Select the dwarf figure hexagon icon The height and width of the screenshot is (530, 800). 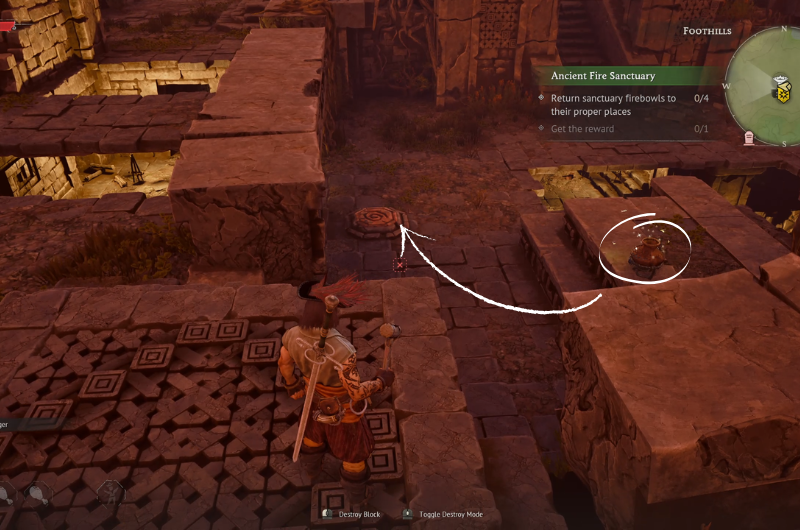pyautogui.click(x=109, y=491)
